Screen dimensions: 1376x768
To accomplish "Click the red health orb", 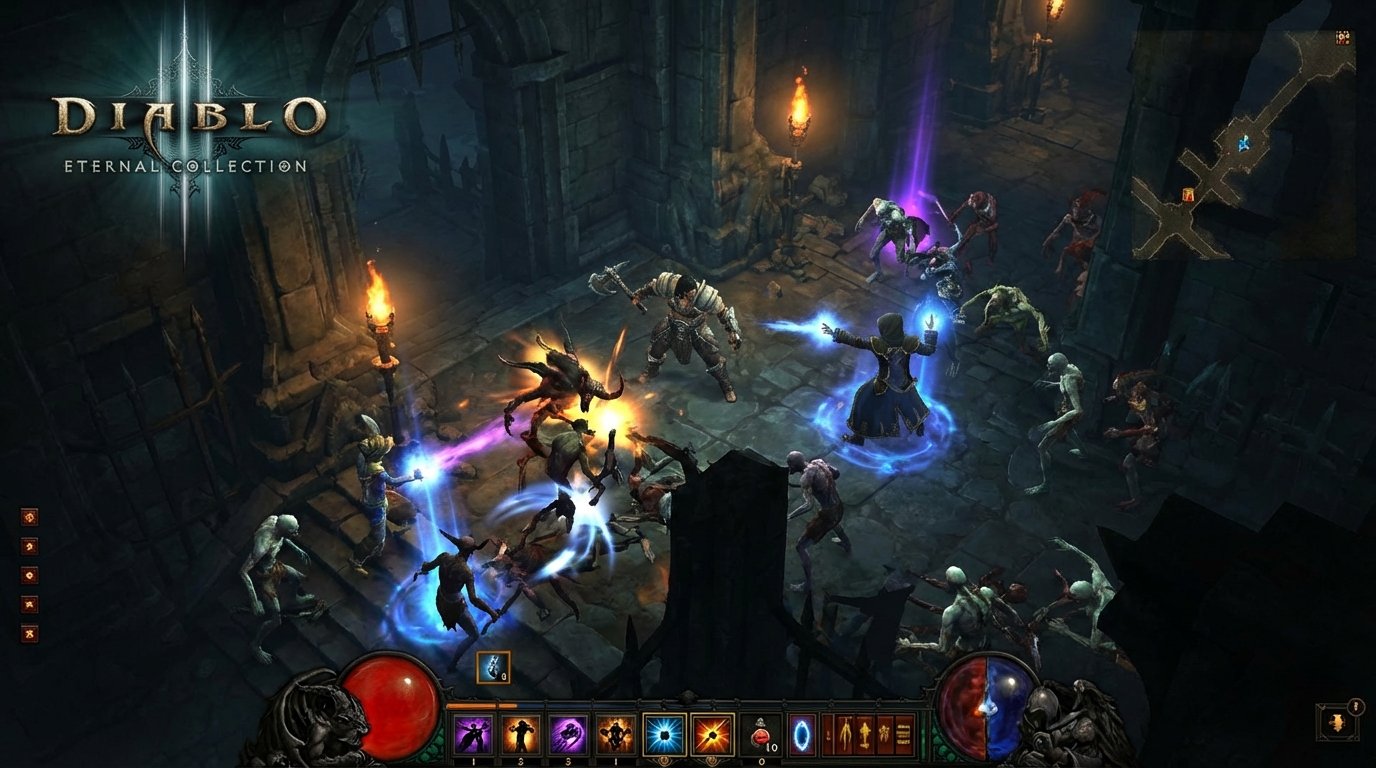I will tap(392, 703).
